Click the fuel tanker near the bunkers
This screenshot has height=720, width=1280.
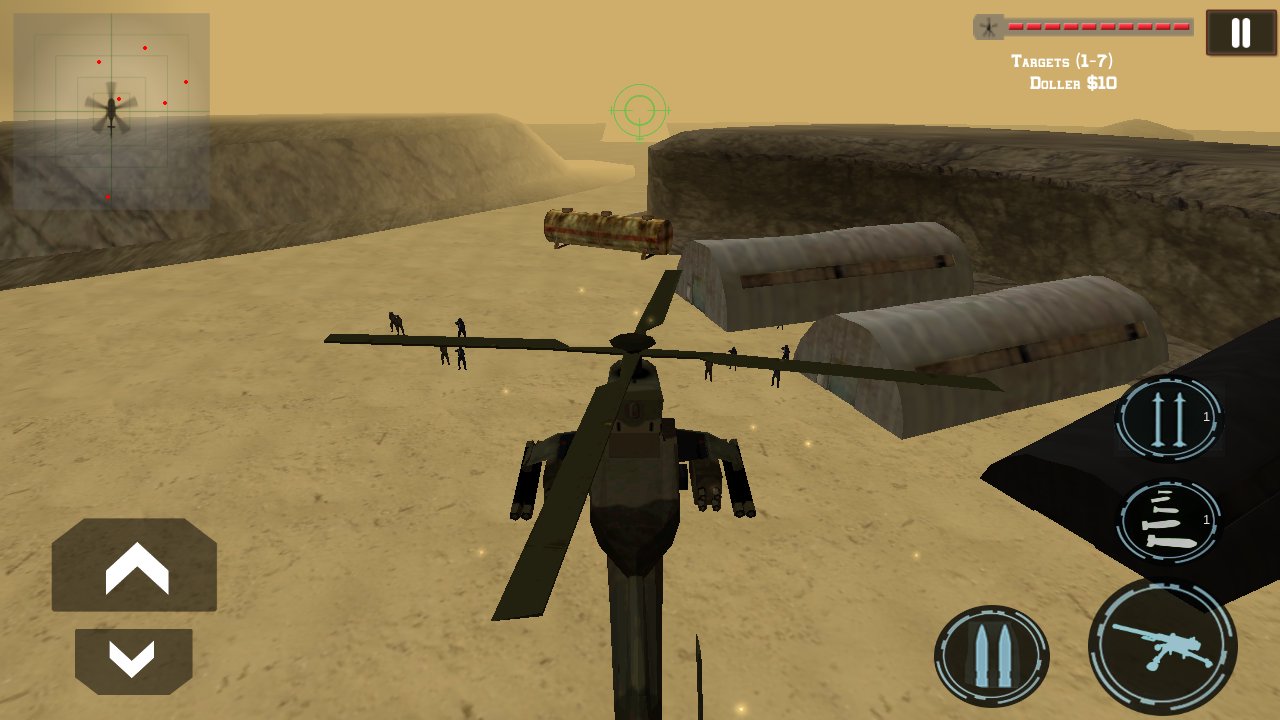[x=605, y=231]
